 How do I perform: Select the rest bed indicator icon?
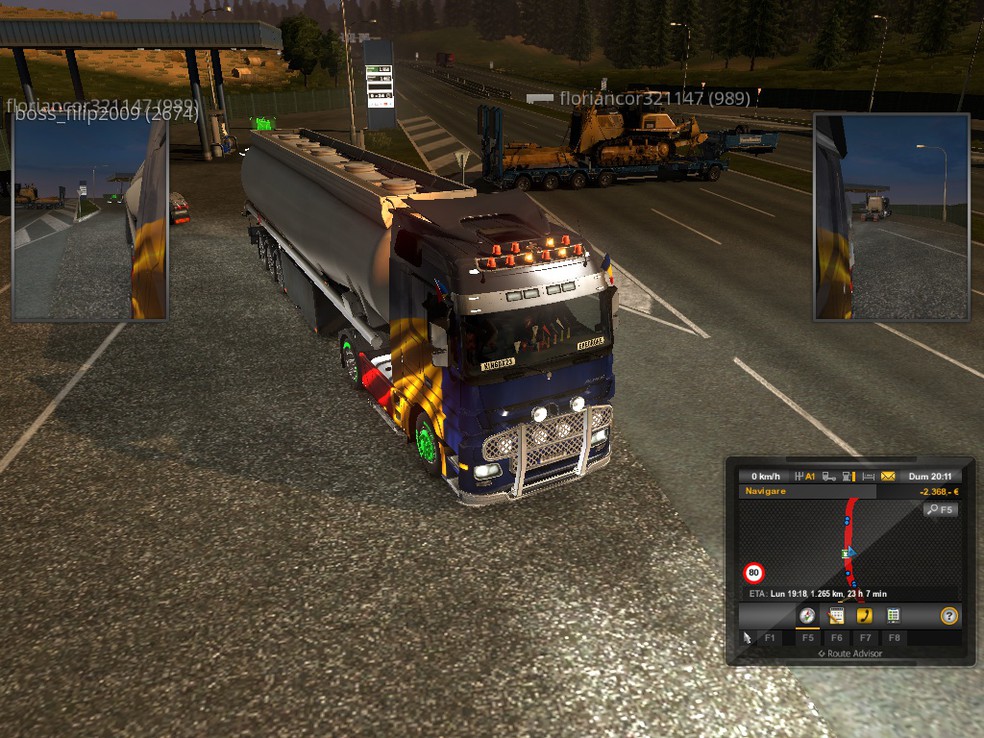click(868, 477)
